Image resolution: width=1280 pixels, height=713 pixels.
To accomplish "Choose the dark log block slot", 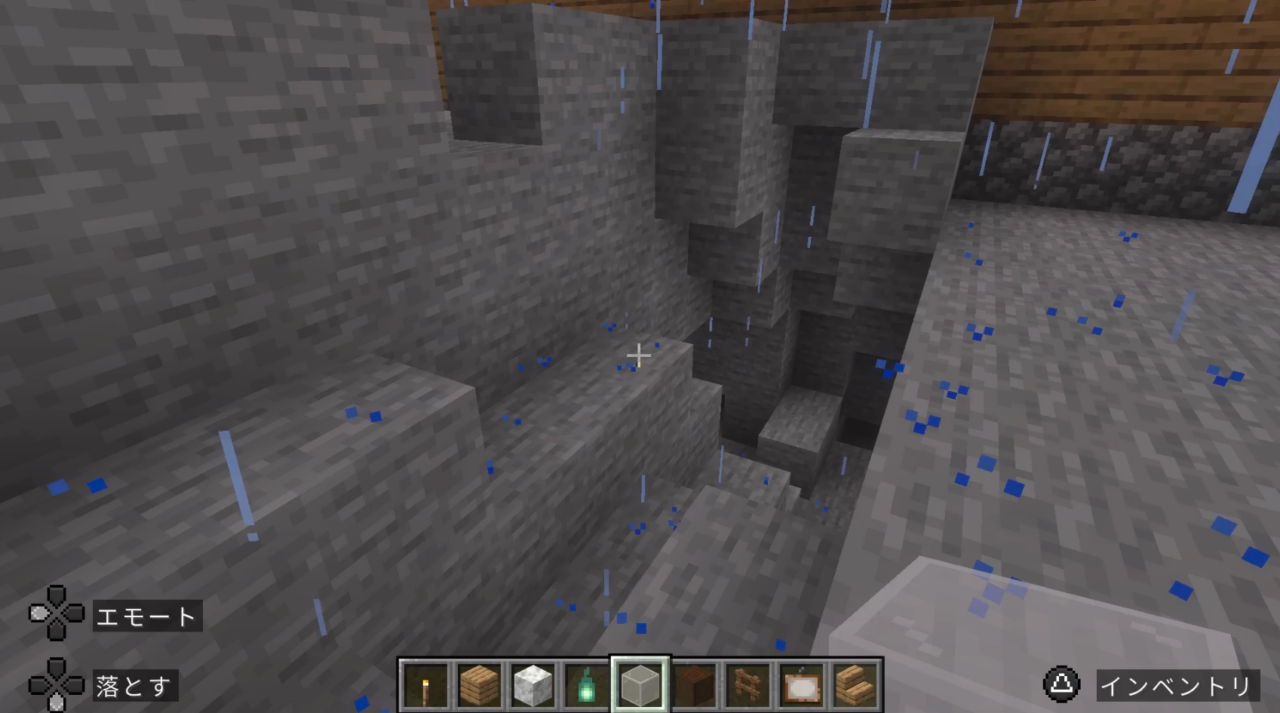I will point(694,685).
